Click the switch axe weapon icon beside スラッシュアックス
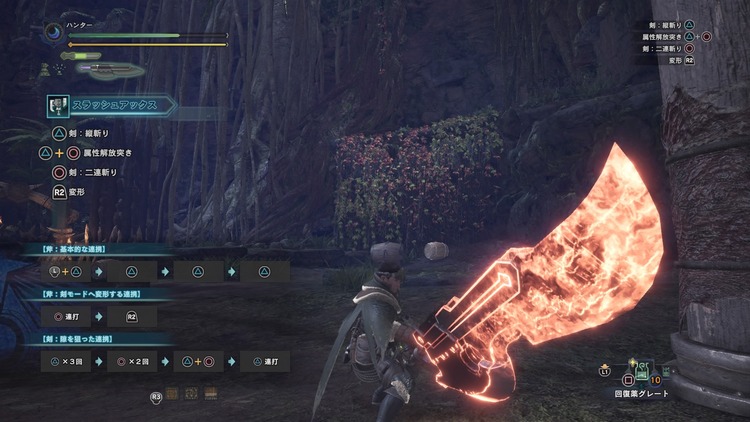 tap(56, 105)
